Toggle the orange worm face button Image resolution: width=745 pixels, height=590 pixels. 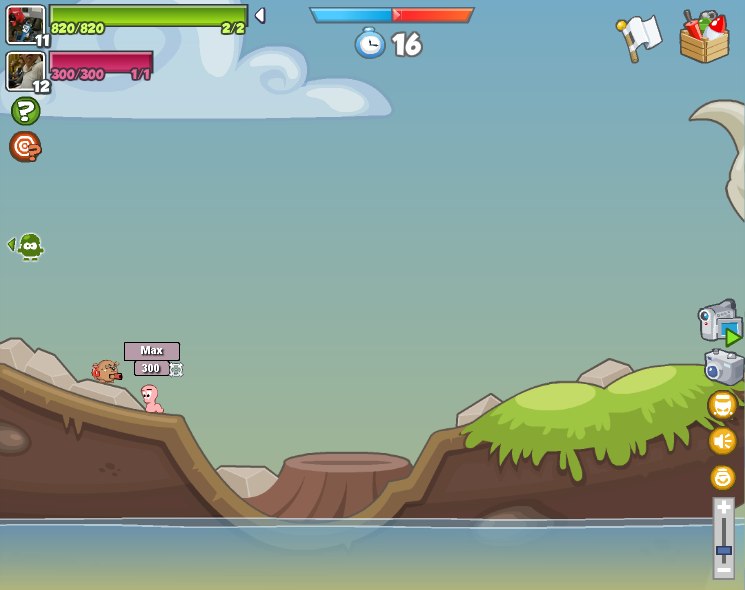(x=722, y=405)
